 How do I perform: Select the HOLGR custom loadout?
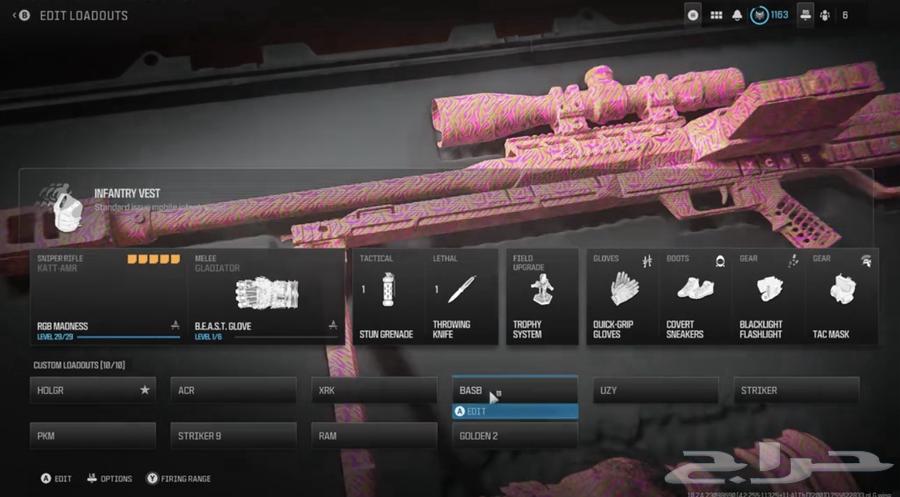pos(92,390)
